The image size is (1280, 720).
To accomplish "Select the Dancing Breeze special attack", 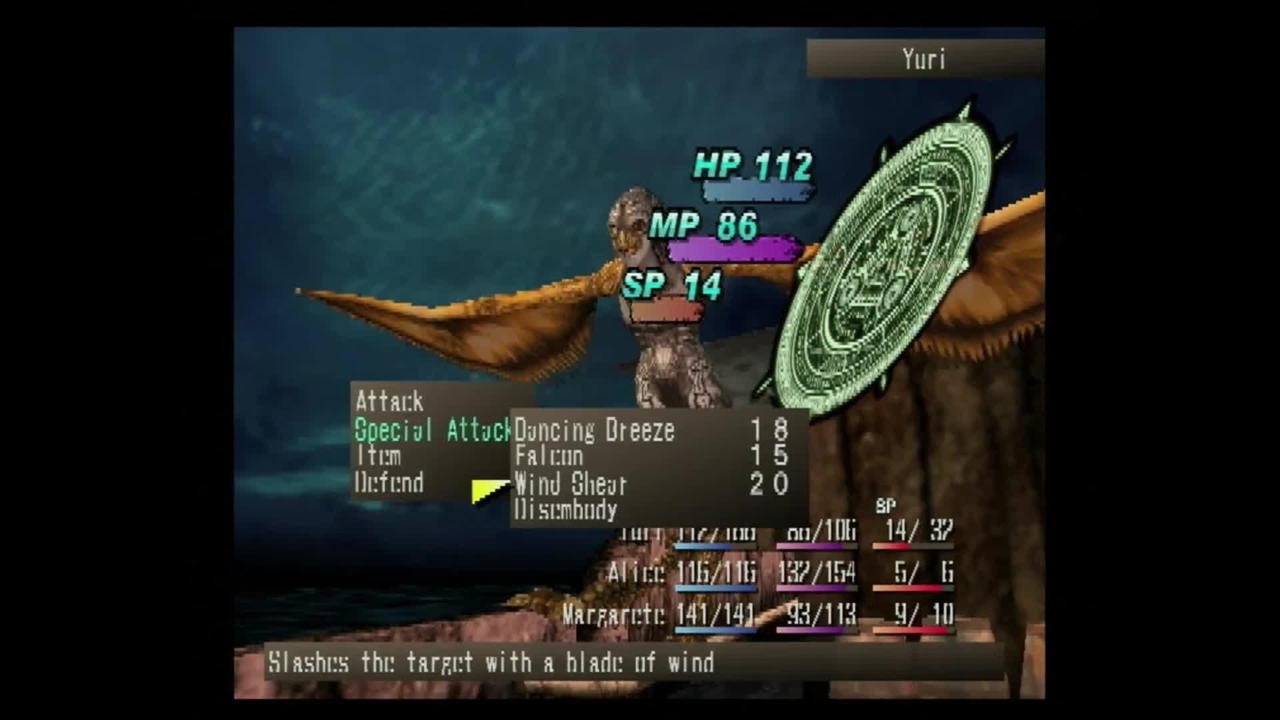I will click(x=594, y=431).
